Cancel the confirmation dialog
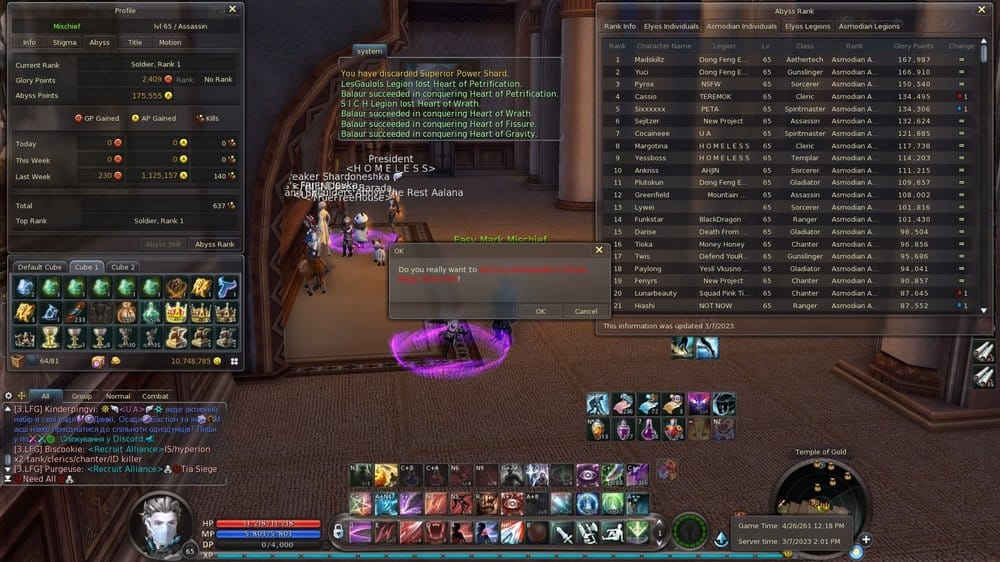Screen dimensions: 1000x562 point(586,311)
